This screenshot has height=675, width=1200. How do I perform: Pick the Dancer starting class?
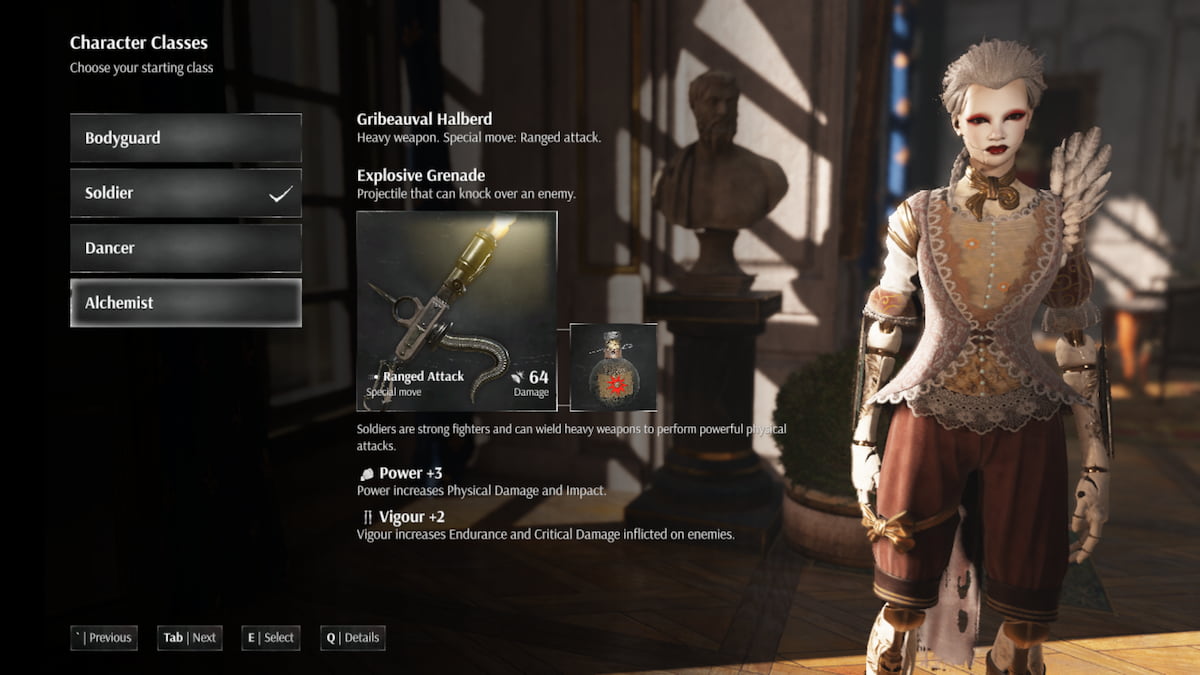click(x=185, y=248)
